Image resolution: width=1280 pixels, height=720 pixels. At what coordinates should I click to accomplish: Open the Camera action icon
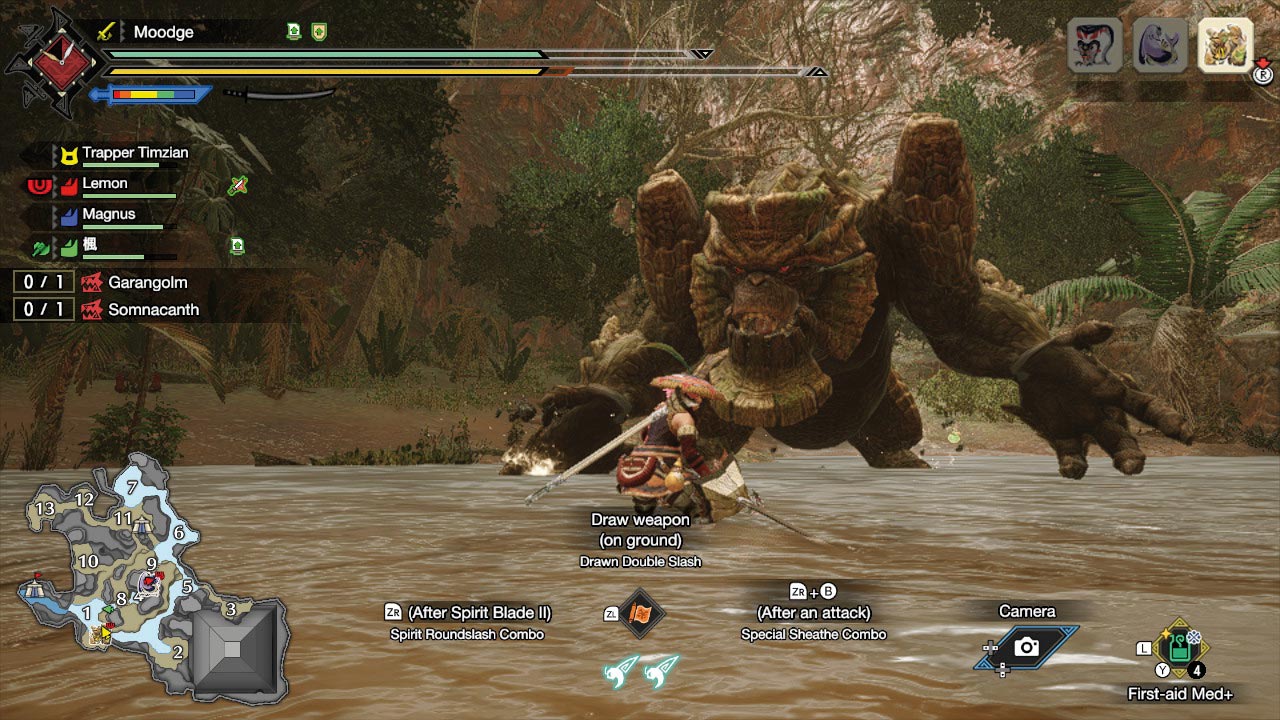[1026, 647]
